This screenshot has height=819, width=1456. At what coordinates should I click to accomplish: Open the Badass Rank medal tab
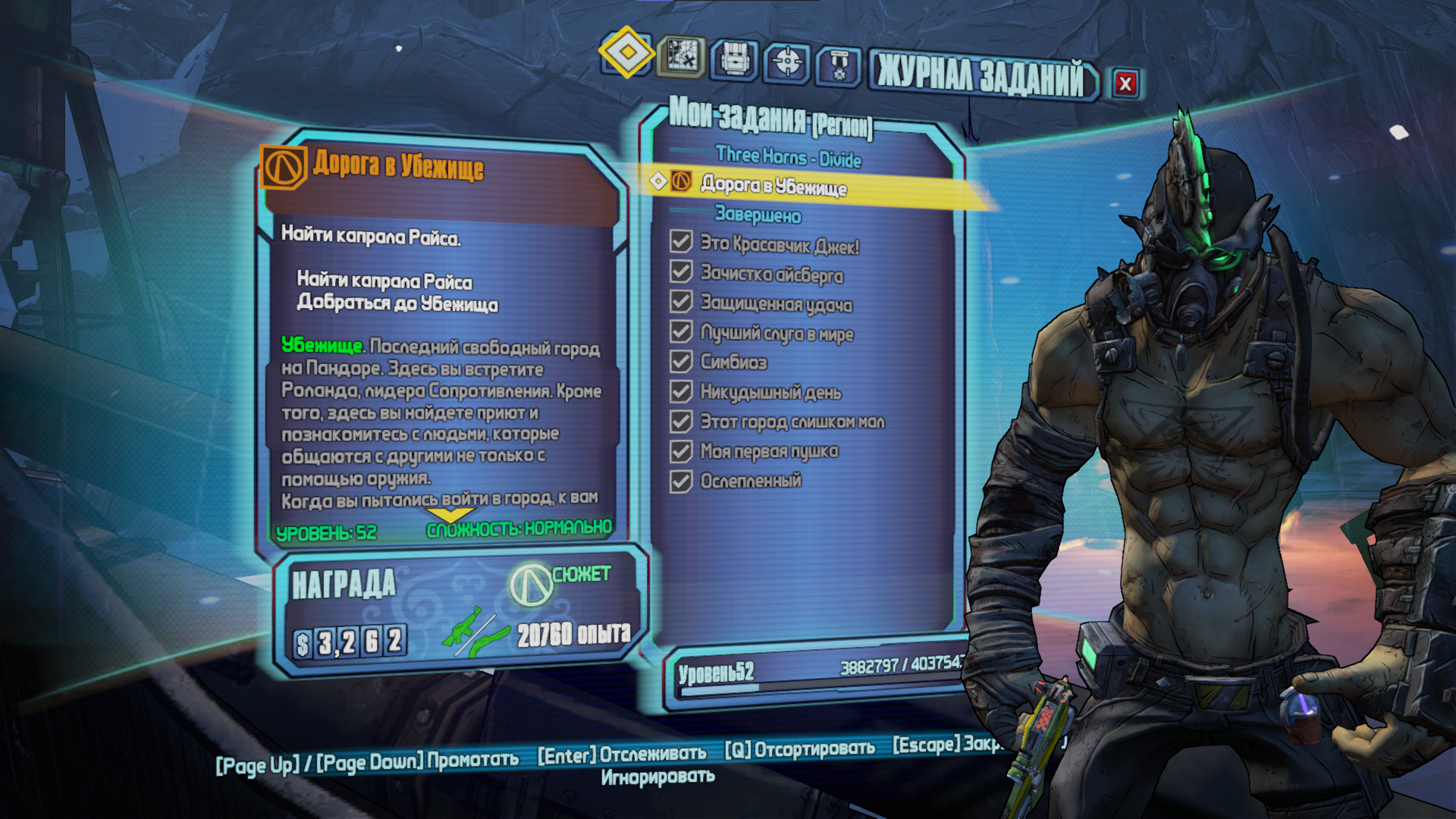pos(839,66)
